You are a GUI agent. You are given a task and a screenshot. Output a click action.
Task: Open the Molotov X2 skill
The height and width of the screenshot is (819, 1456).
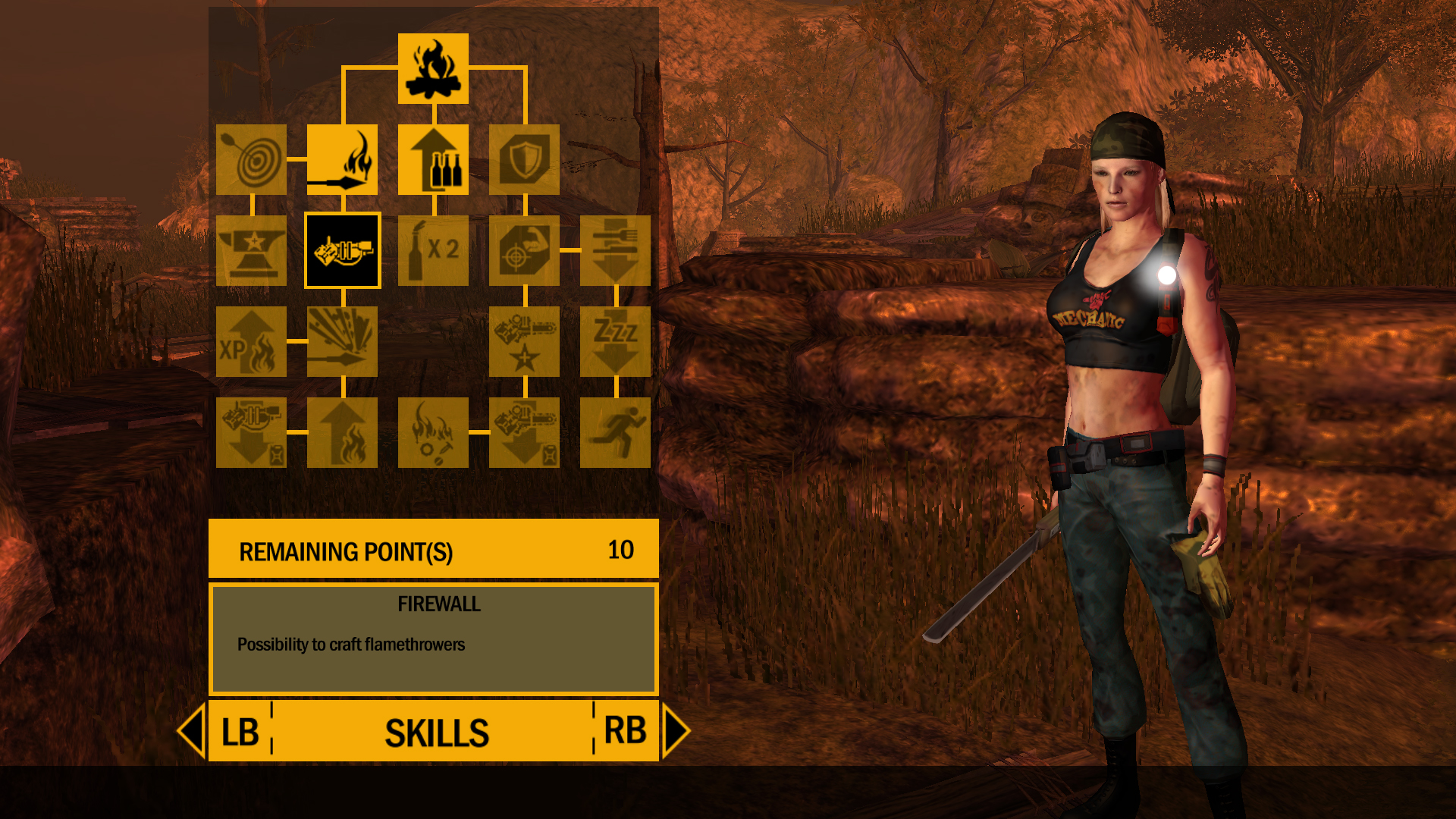(x=433, y=252)
